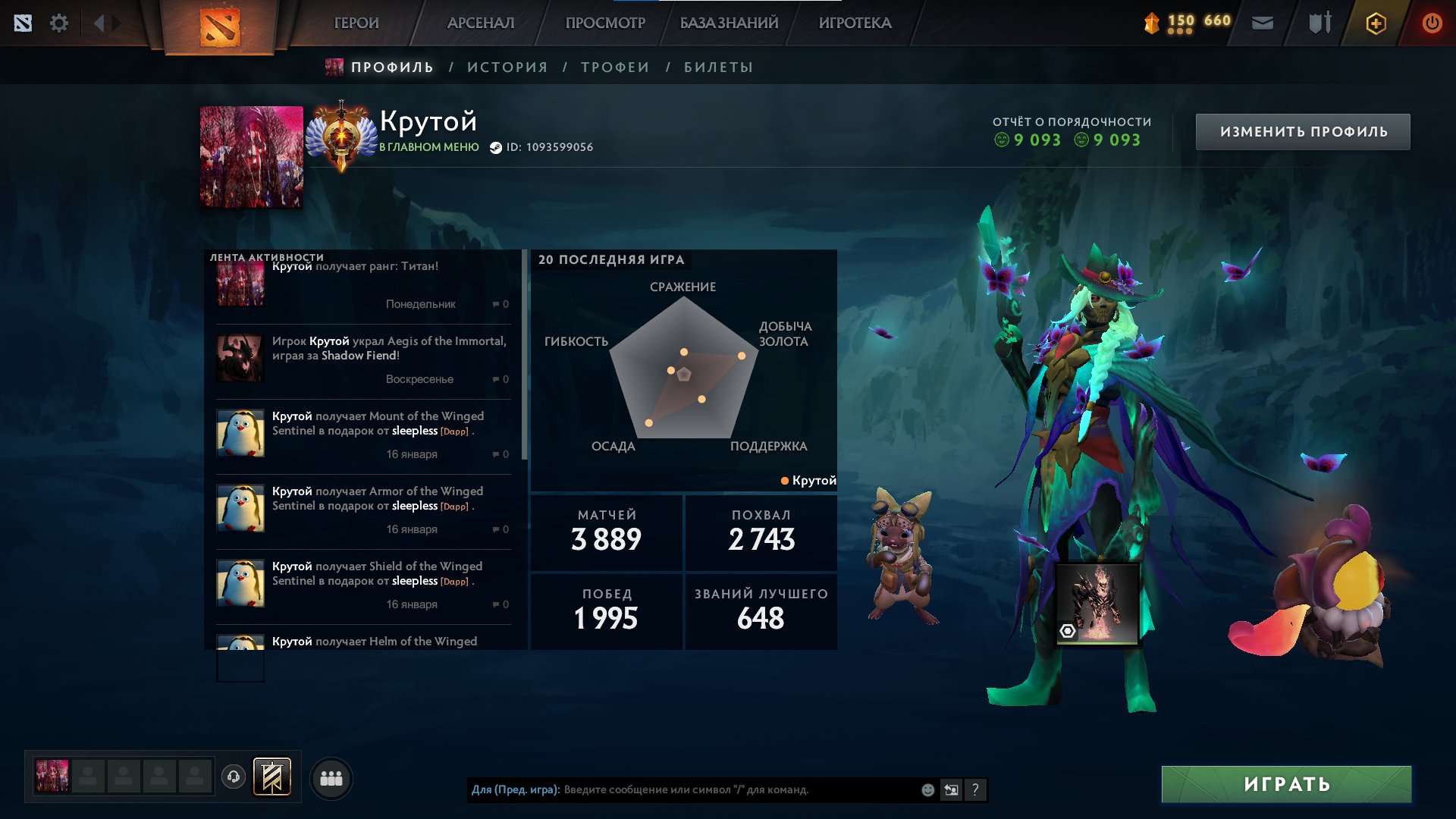This screenshot has width=1456, height=819.
Task: Open the ПРОСМОТР watch menu
Action: tap(605, 23)
